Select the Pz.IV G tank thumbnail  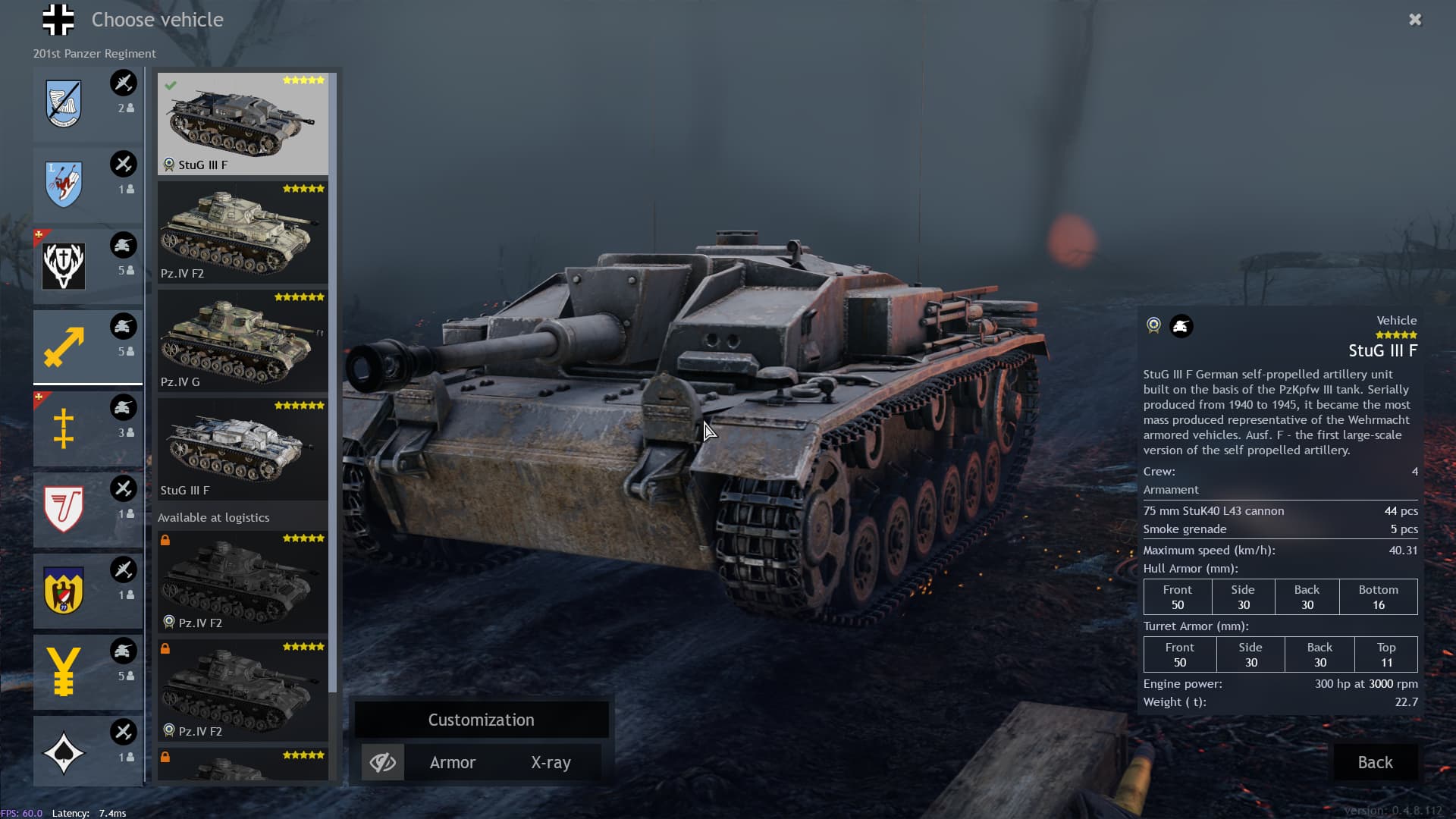pos(243,340)
